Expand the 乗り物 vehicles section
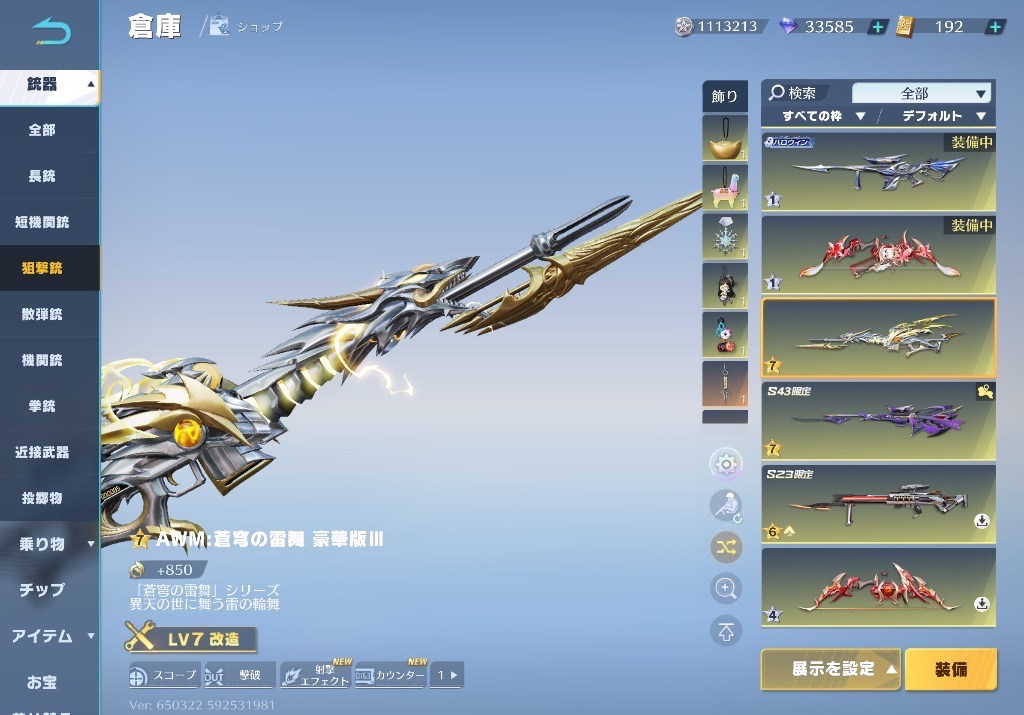1024x715 pixels. point(49,544)
